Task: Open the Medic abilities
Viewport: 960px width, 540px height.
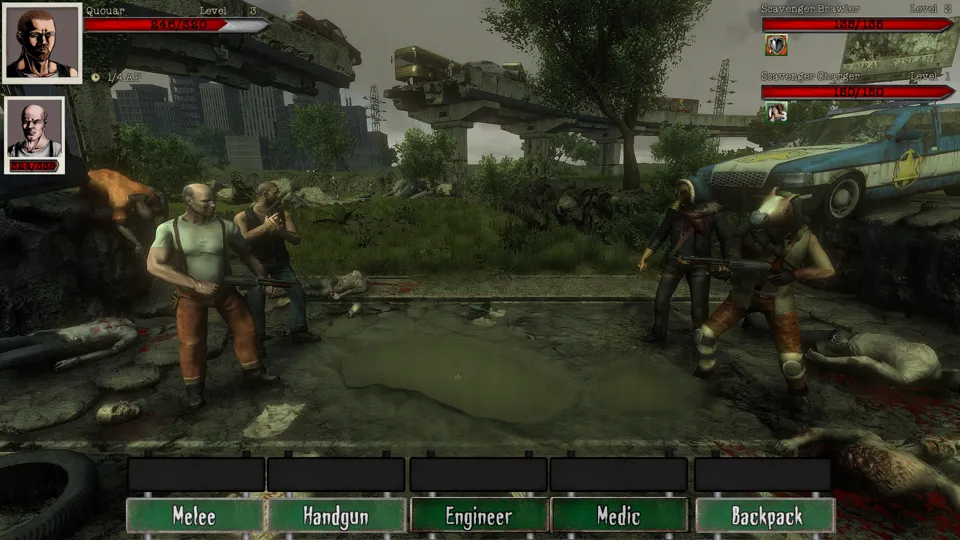Action: [619, 516]
